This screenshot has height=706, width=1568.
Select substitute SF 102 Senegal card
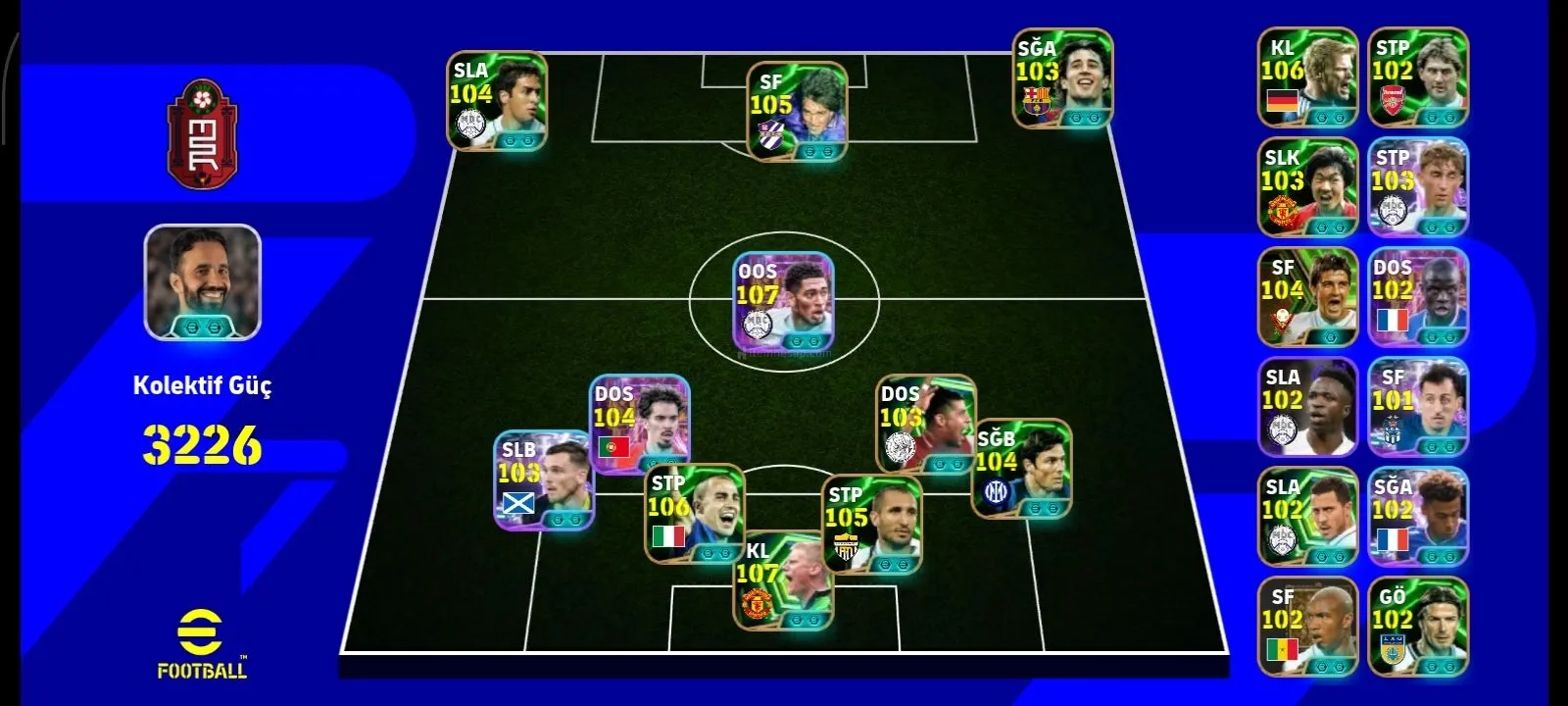point(1307,628)
